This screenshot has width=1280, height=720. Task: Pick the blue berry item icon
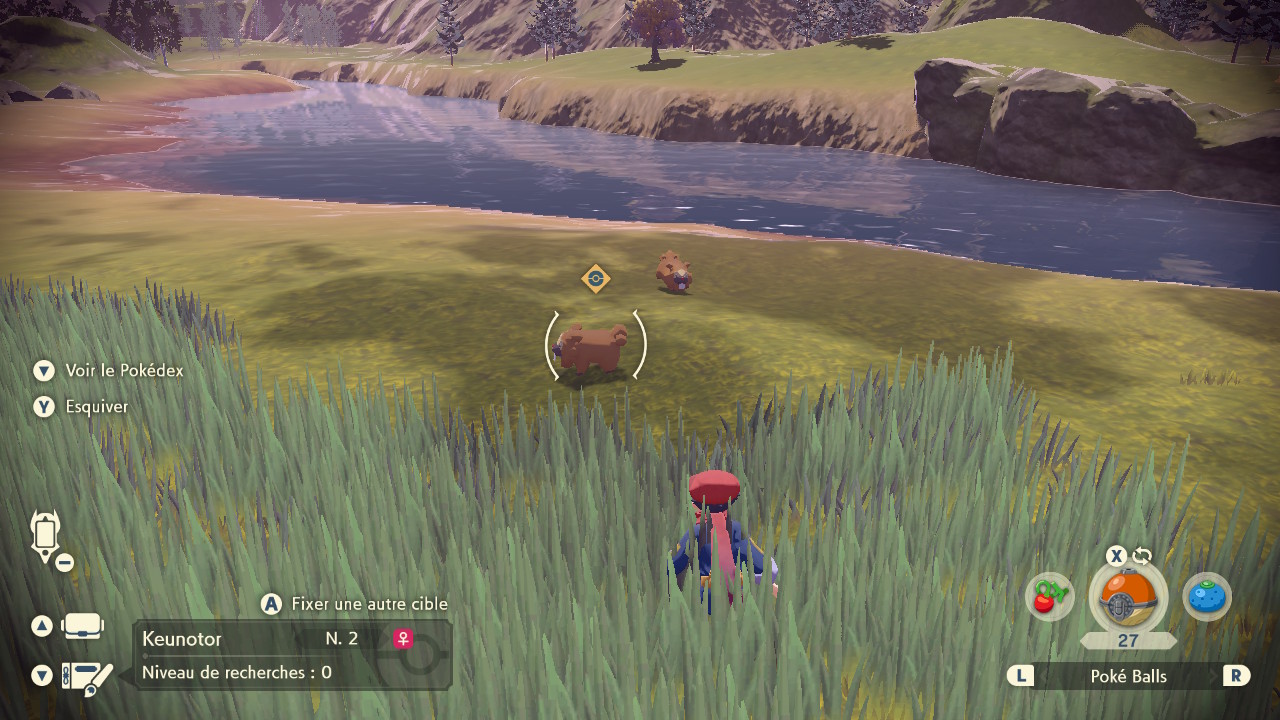coord(1207,597)
